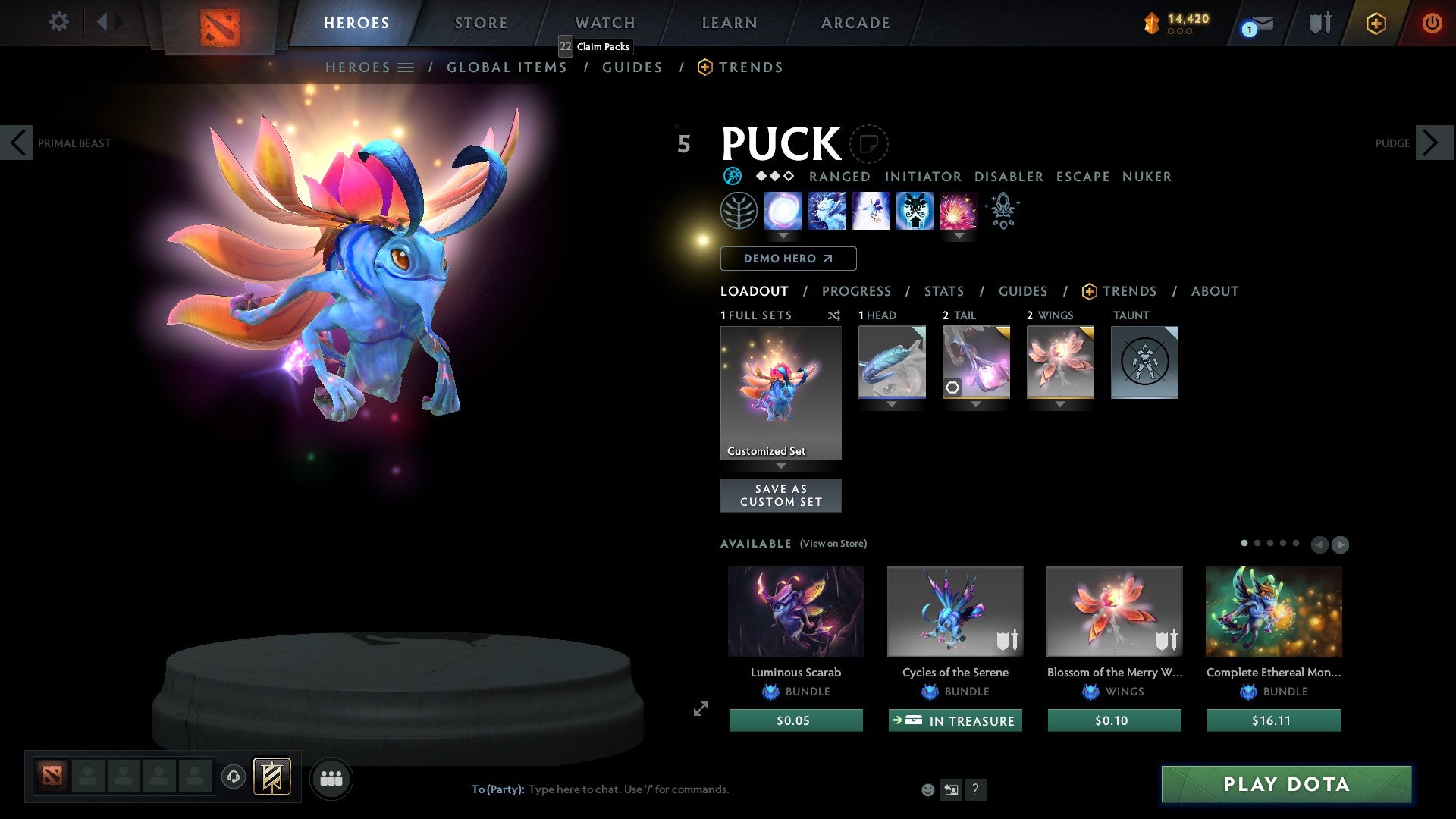Open View on Store link
Viewport: 1456px width, 819px height.
[x=833, y=544]
